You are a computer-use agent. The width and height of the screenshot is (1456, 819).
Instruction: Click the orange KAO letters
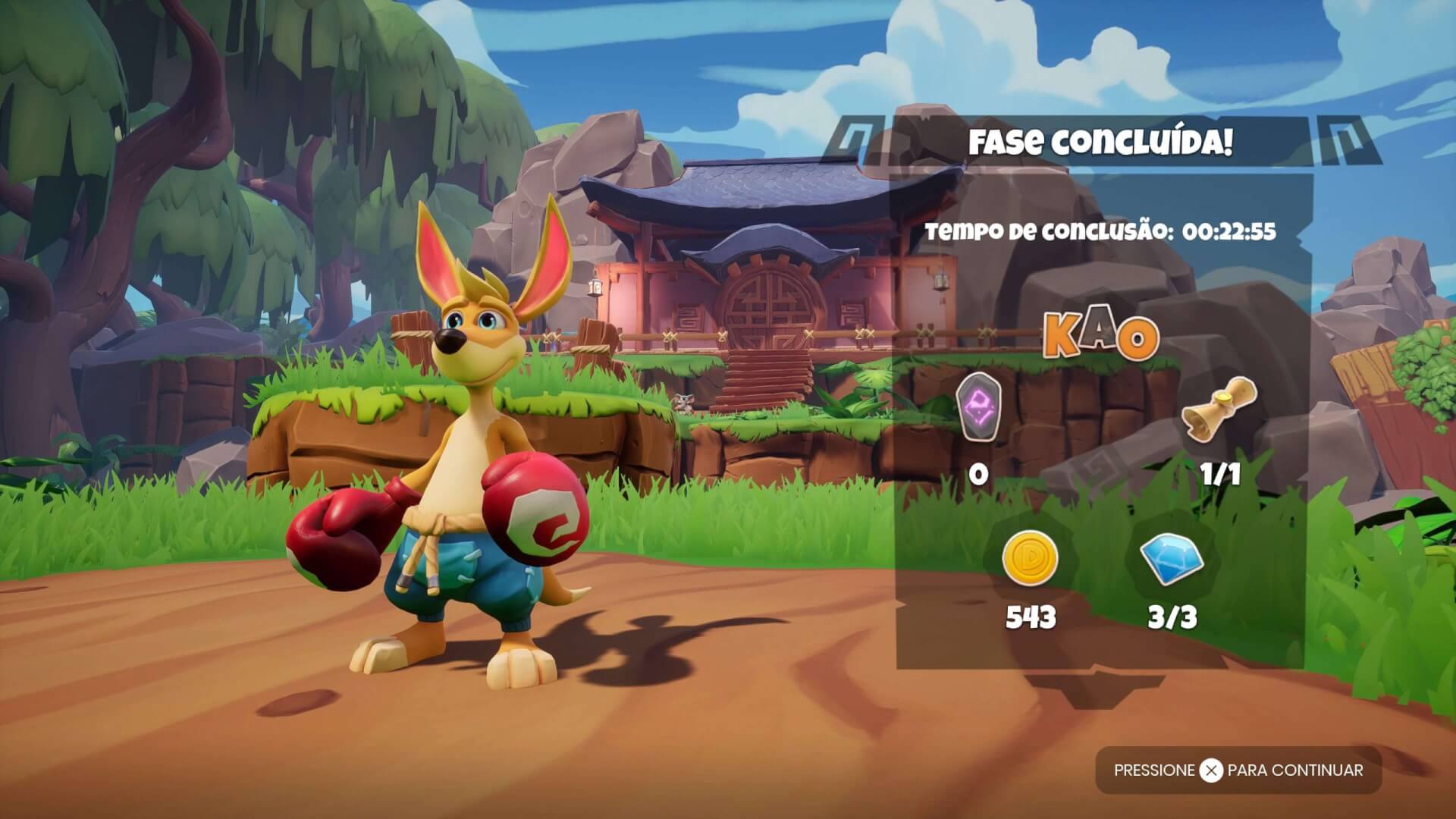[1101, 337]
